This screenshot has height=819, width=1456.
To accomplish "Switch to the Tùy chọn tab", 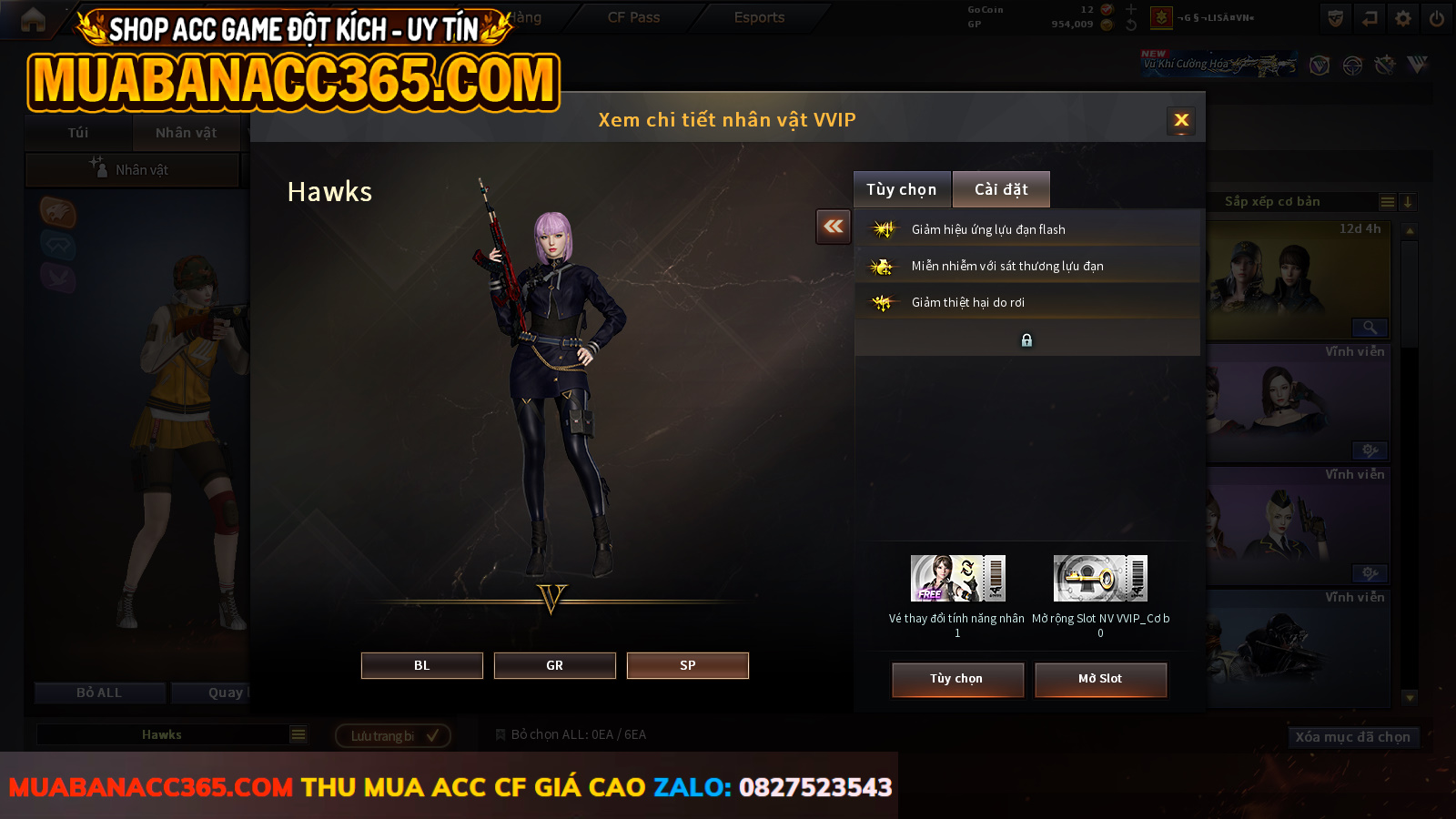I will click(901, 189).
